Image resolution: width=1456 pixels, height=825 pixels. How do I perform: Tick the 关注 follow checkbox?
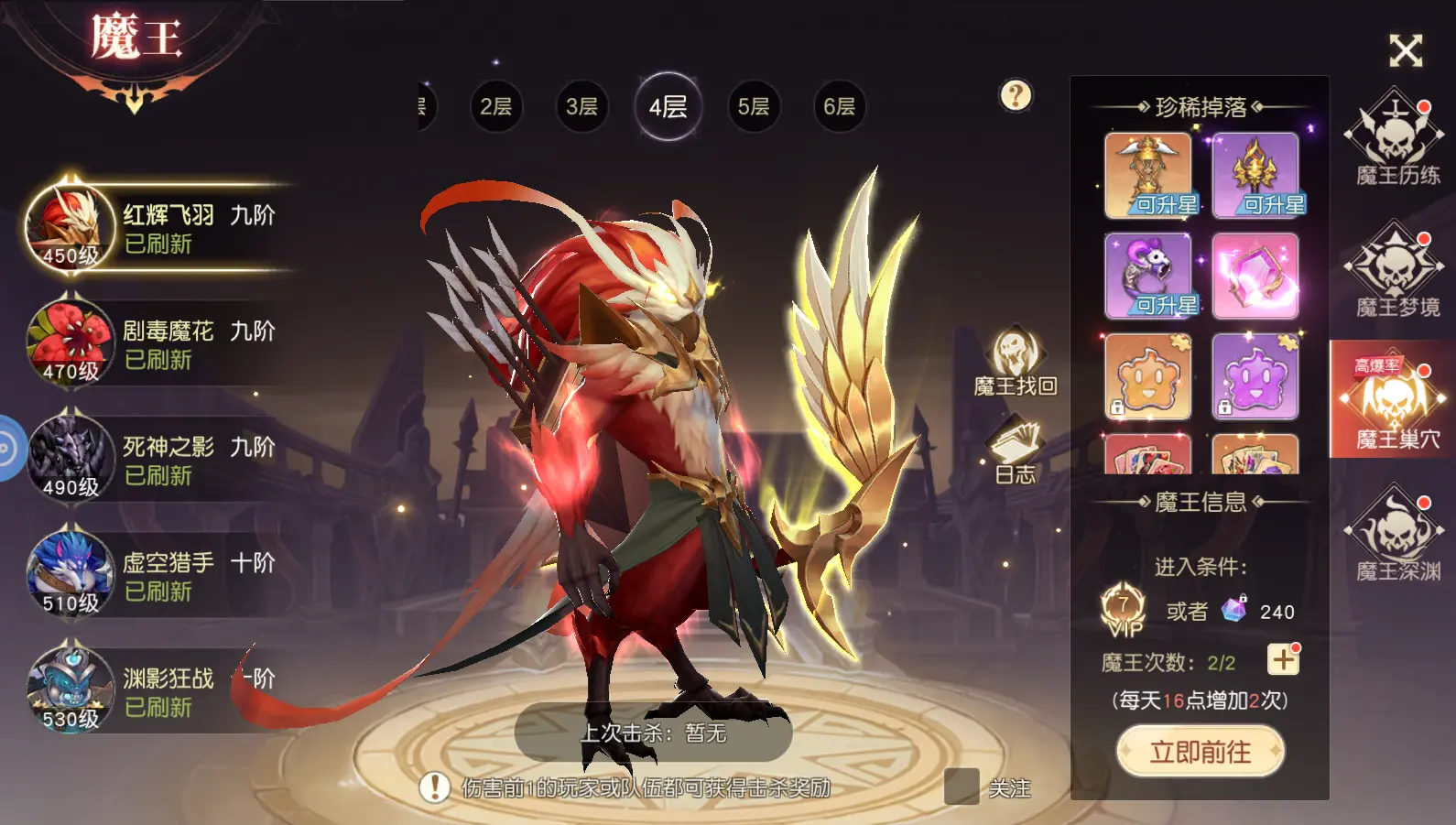pyautogui.click(x=962, y=787)
